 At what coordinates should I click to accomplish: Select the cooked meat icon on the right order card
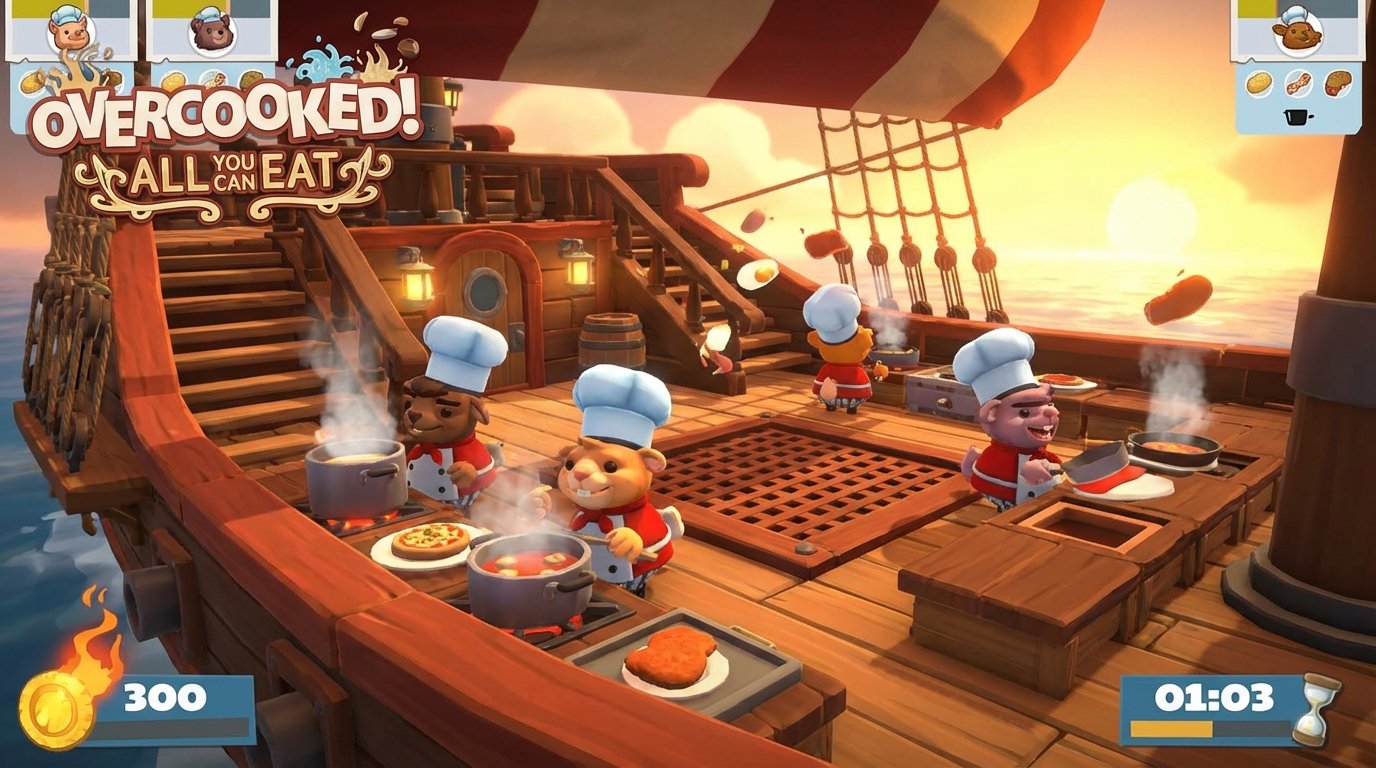[x=1336, y=82]
